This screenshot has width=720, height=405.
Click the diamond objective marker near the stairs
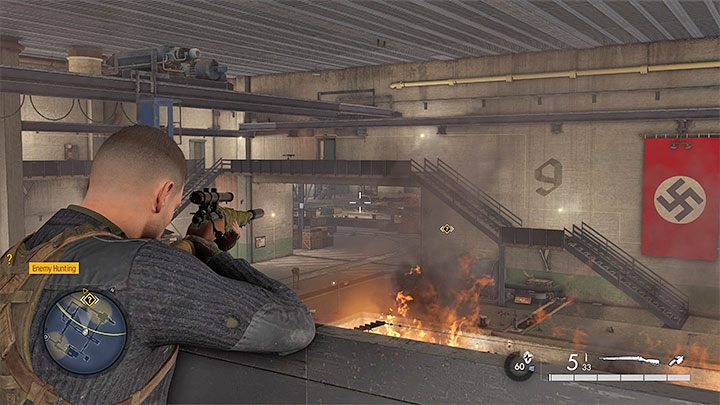pyautogui.click(x=446, y=229)
